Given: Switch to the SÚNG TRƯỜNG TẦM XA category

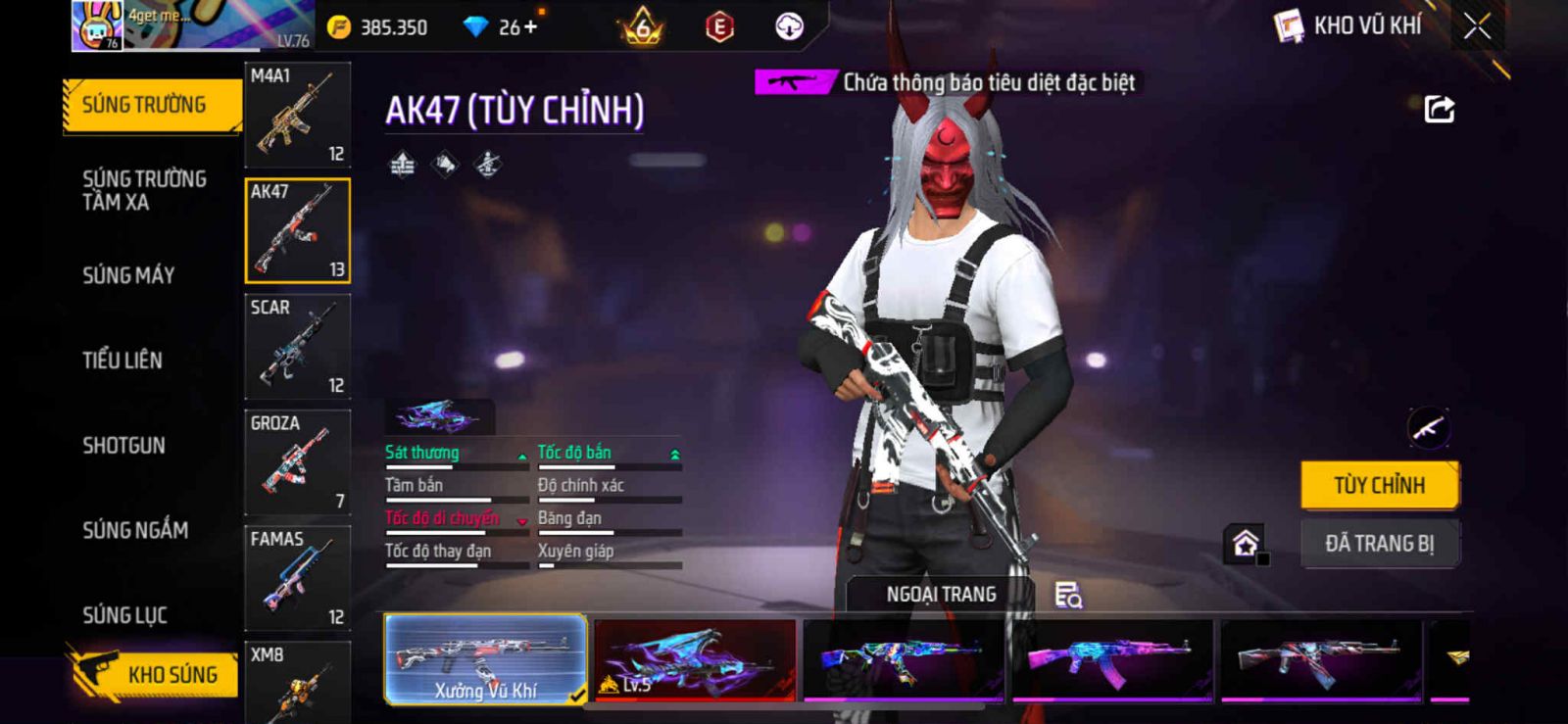Looking at the screenshot, I should coord(144,190).
